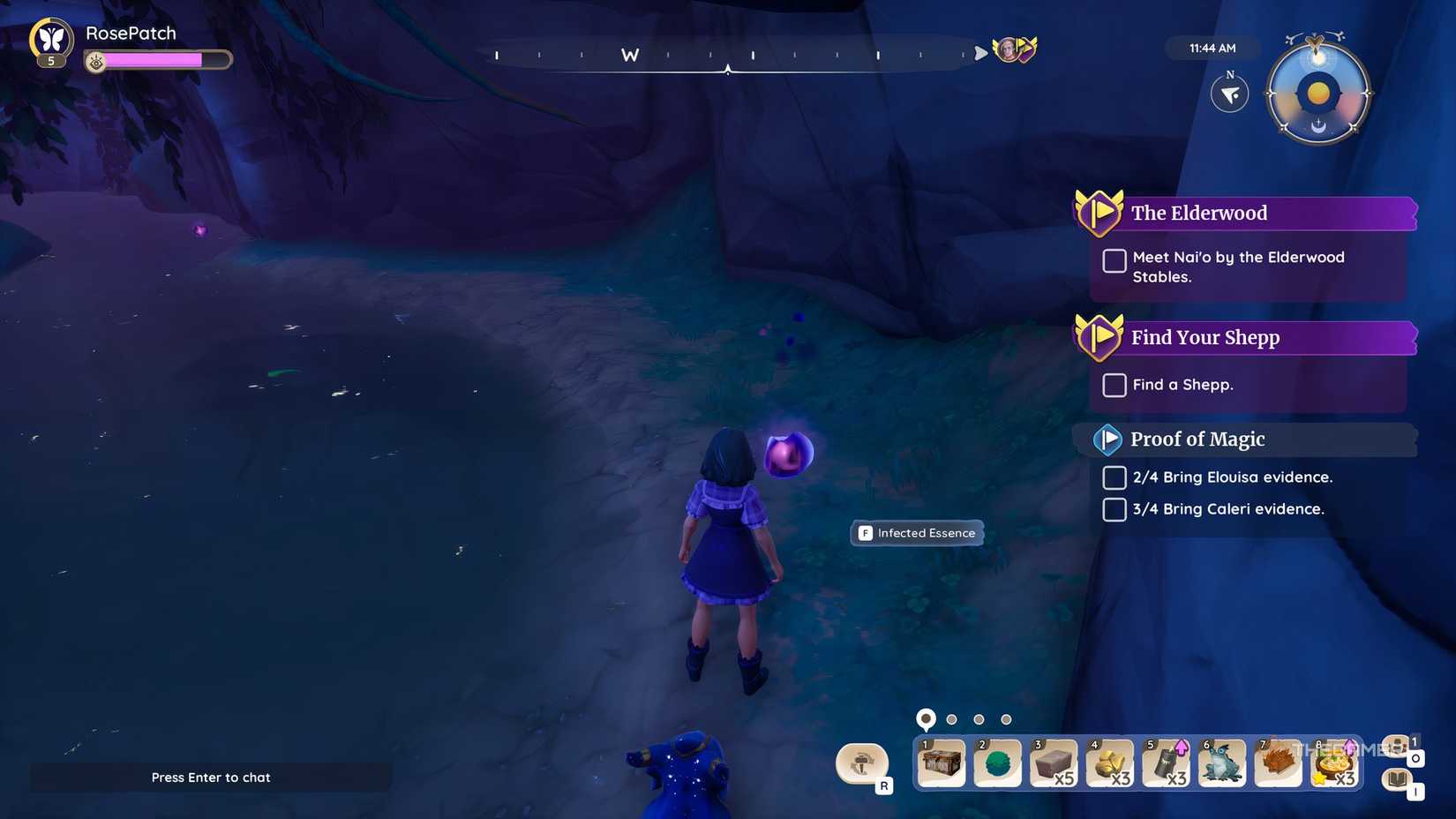The image size is (1456, 819).
Task: Collapse the Find Your Shepp quest header
Action: click(x=1205, y=337)
